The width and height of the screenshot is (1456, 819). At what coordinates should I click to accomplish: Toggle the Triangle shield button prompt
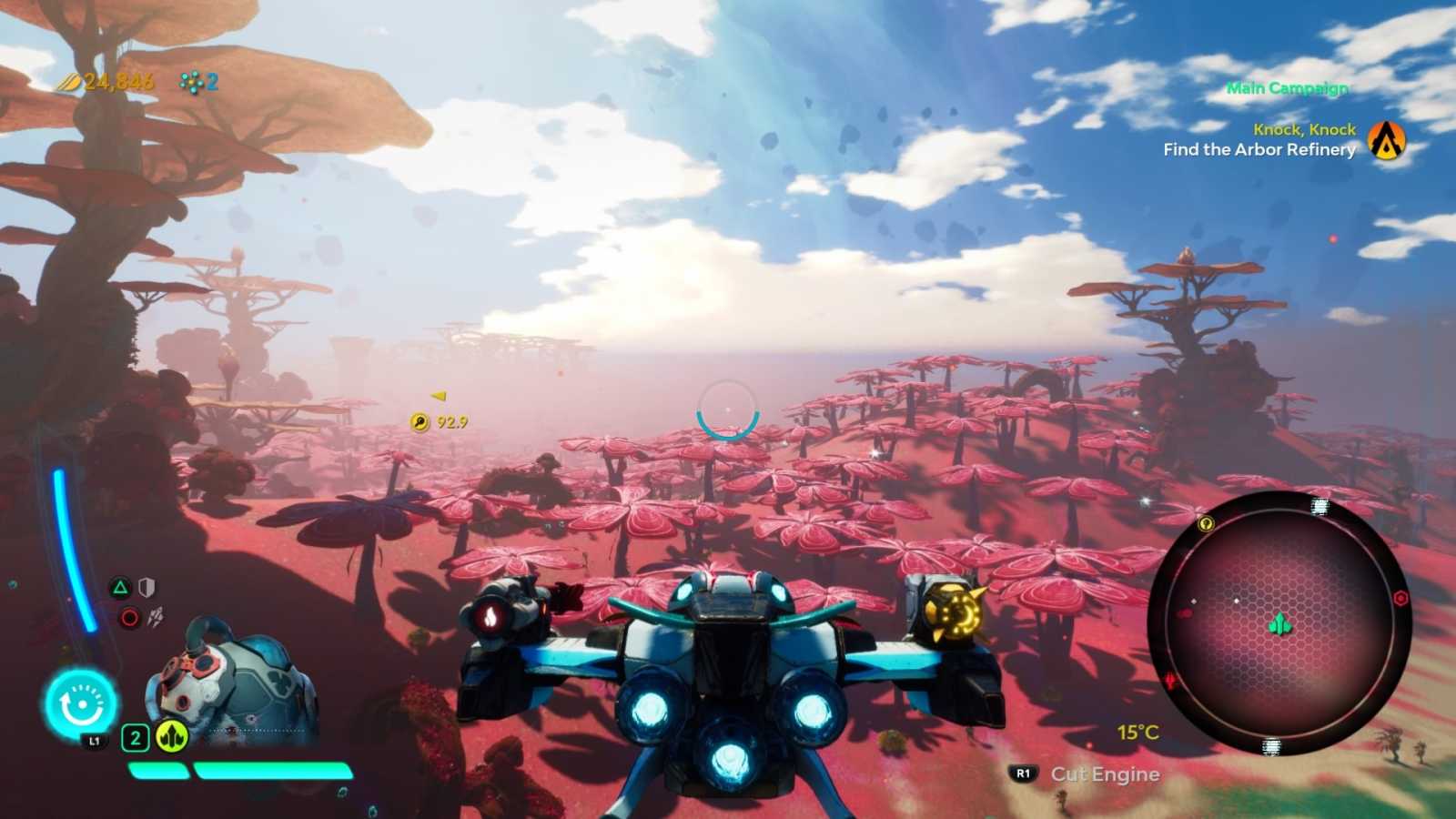(x=119, y=587)
